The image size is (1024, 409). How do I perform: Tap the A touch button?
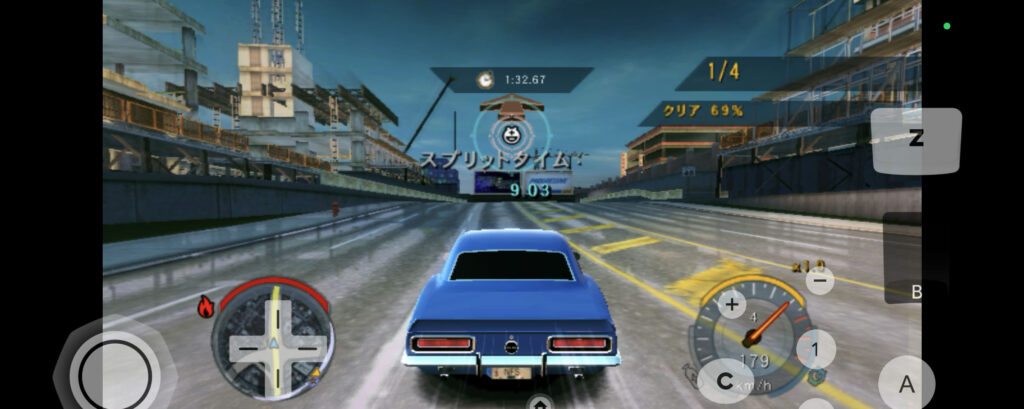point(906,383)
